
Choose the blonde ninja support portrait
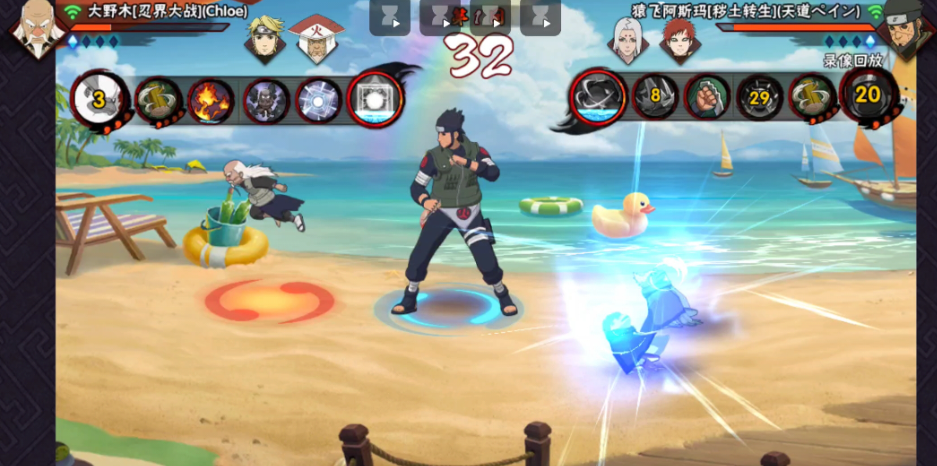click(265, 37)
